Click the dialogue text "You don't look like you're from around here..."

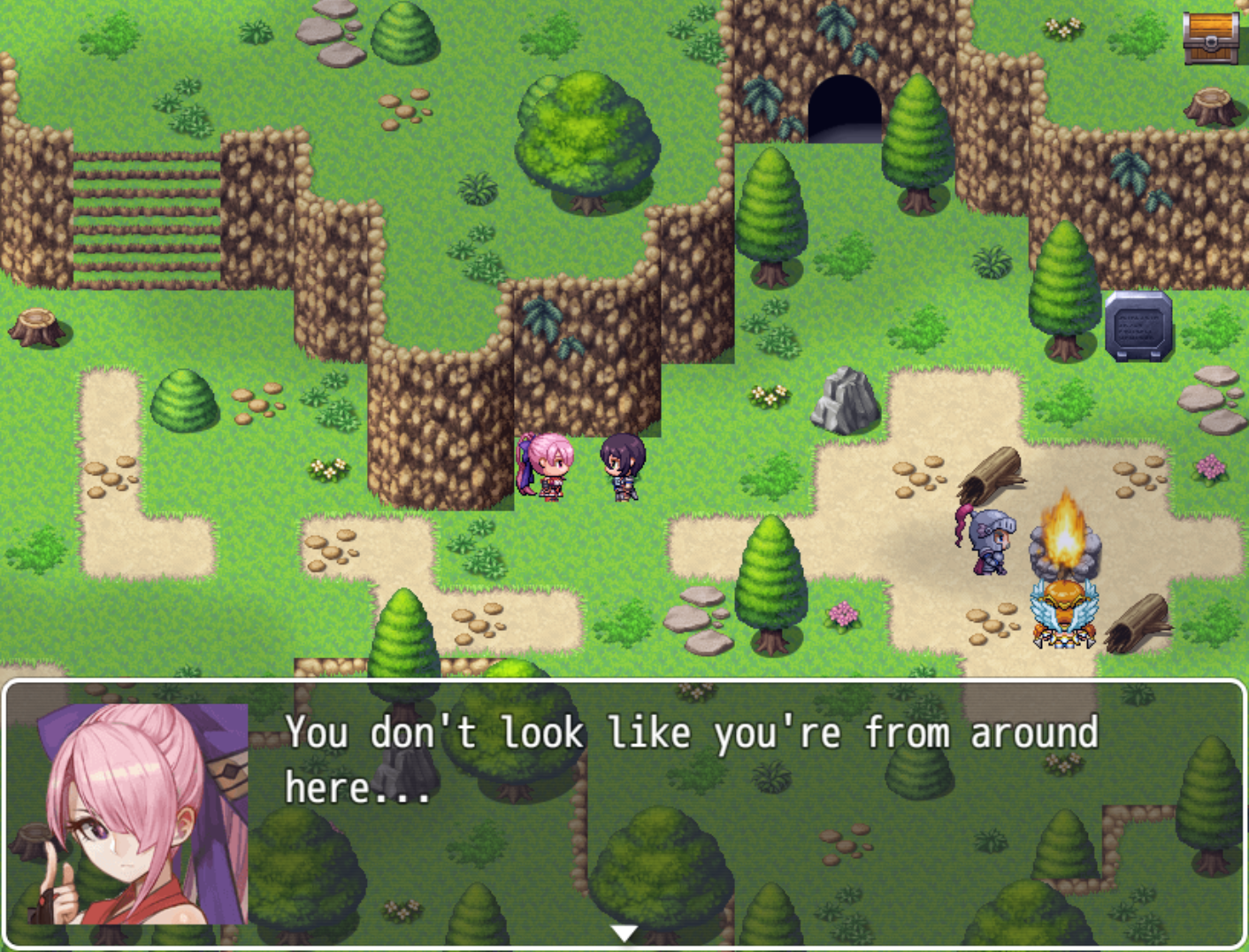(x=690, y=756)
